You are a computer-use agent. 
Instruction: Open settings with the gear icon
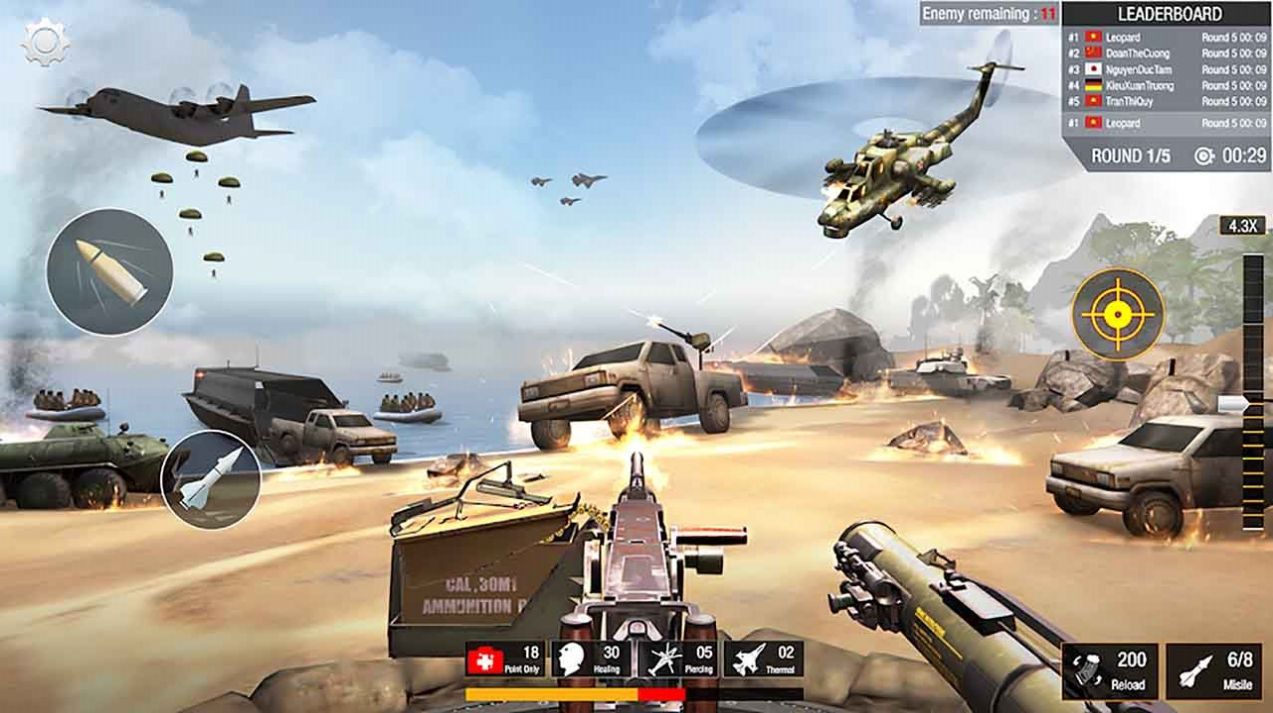point(45,44)
